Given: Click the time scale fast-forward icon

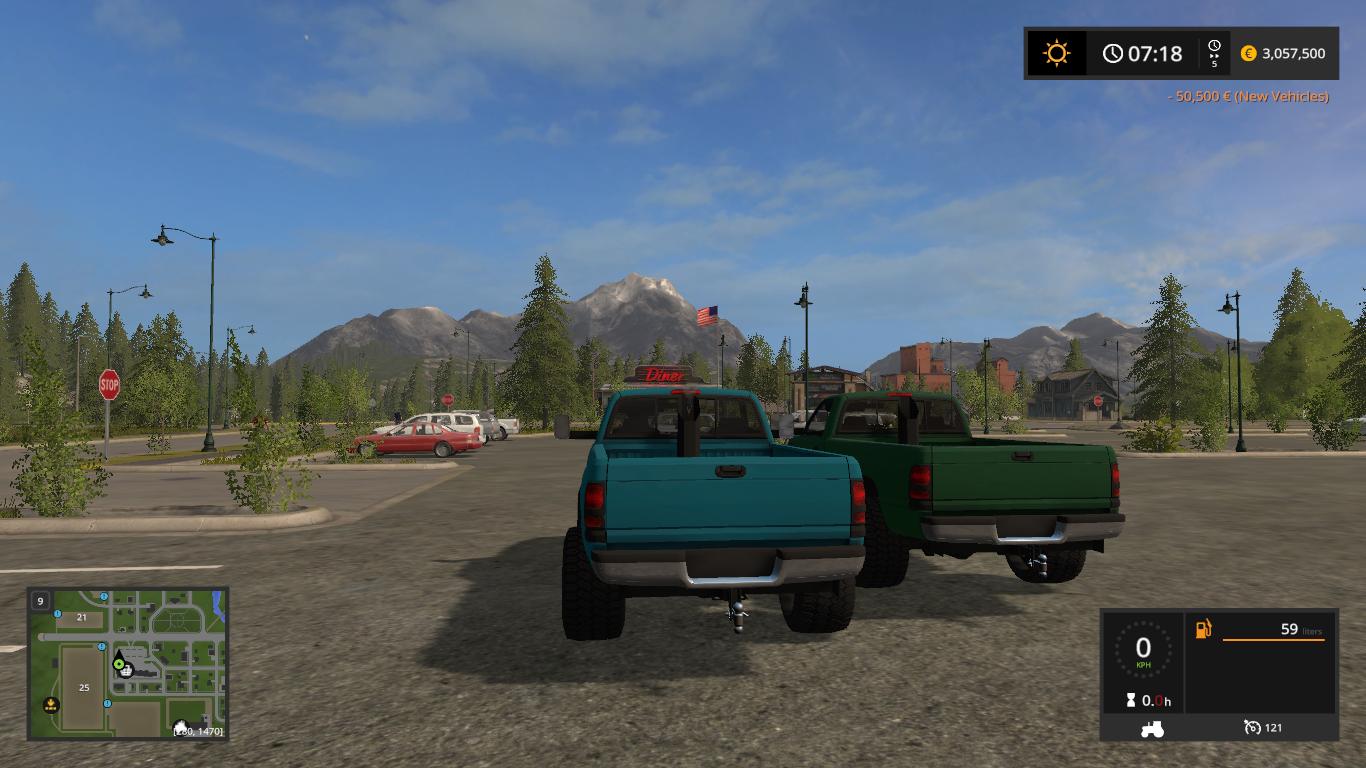Looking at the screenshot, I should [1214, 53].
